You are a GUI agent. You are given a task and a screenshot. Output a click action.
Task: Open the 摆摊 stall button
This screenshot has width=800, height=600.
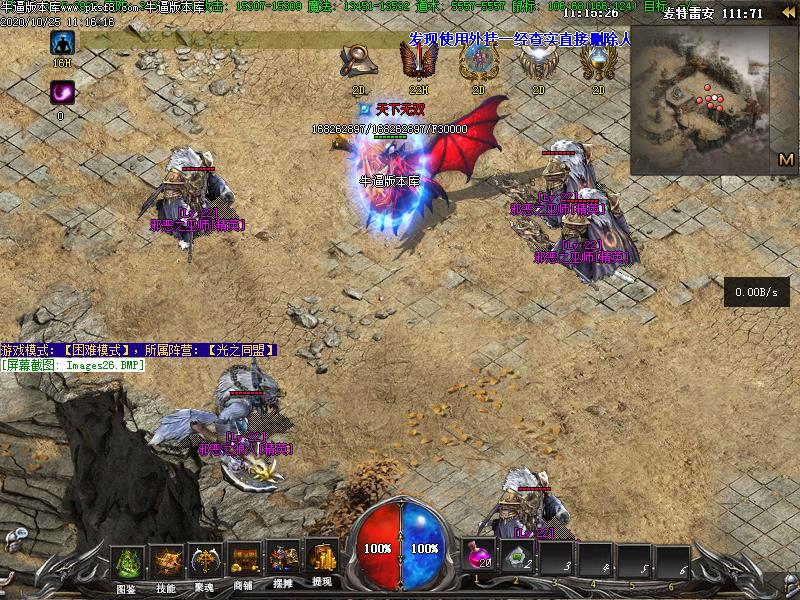(283, 563)
